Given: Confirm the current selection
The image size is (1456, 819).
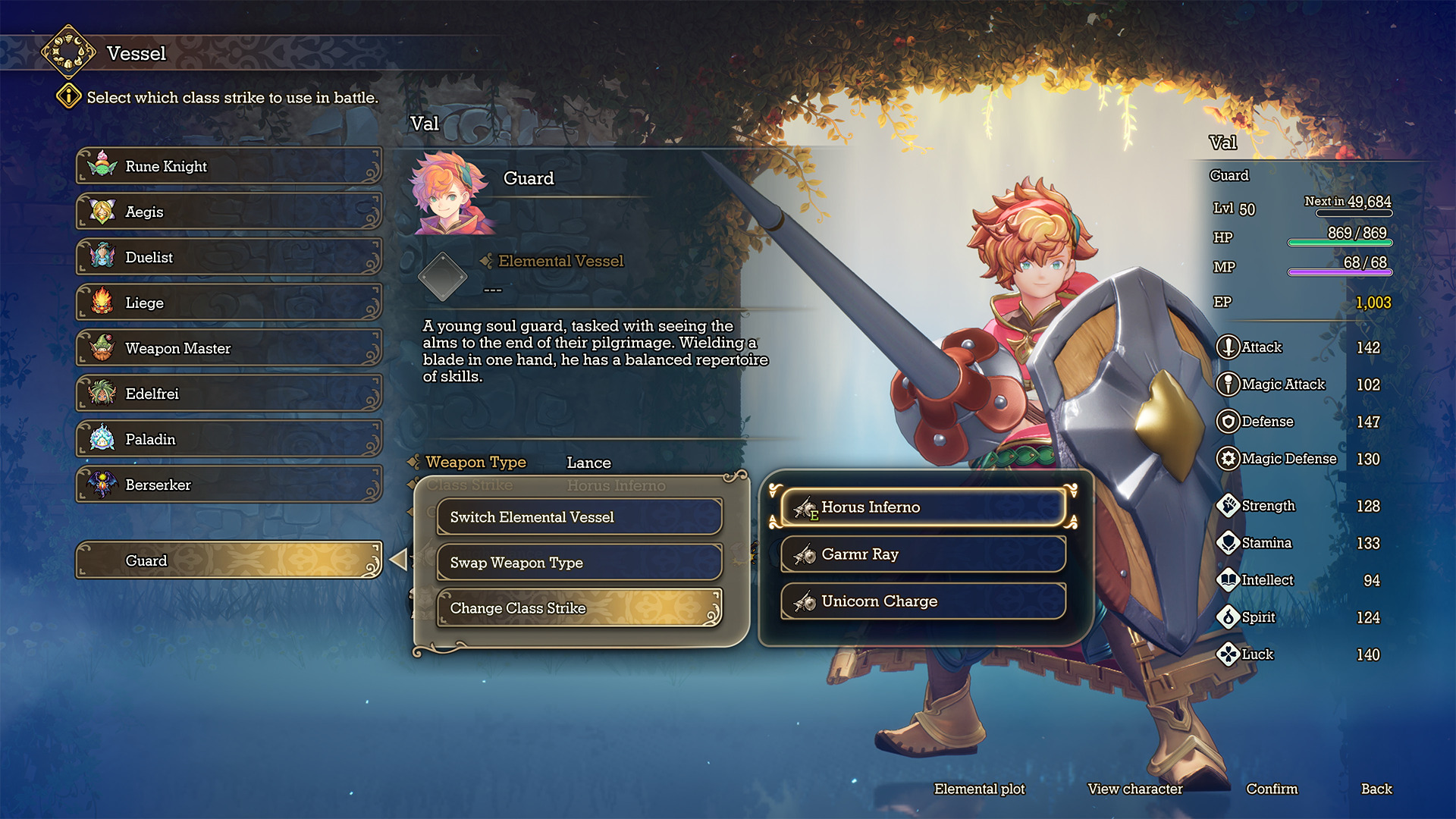Looking at the screenshot, I should (x=1272, y=789).
